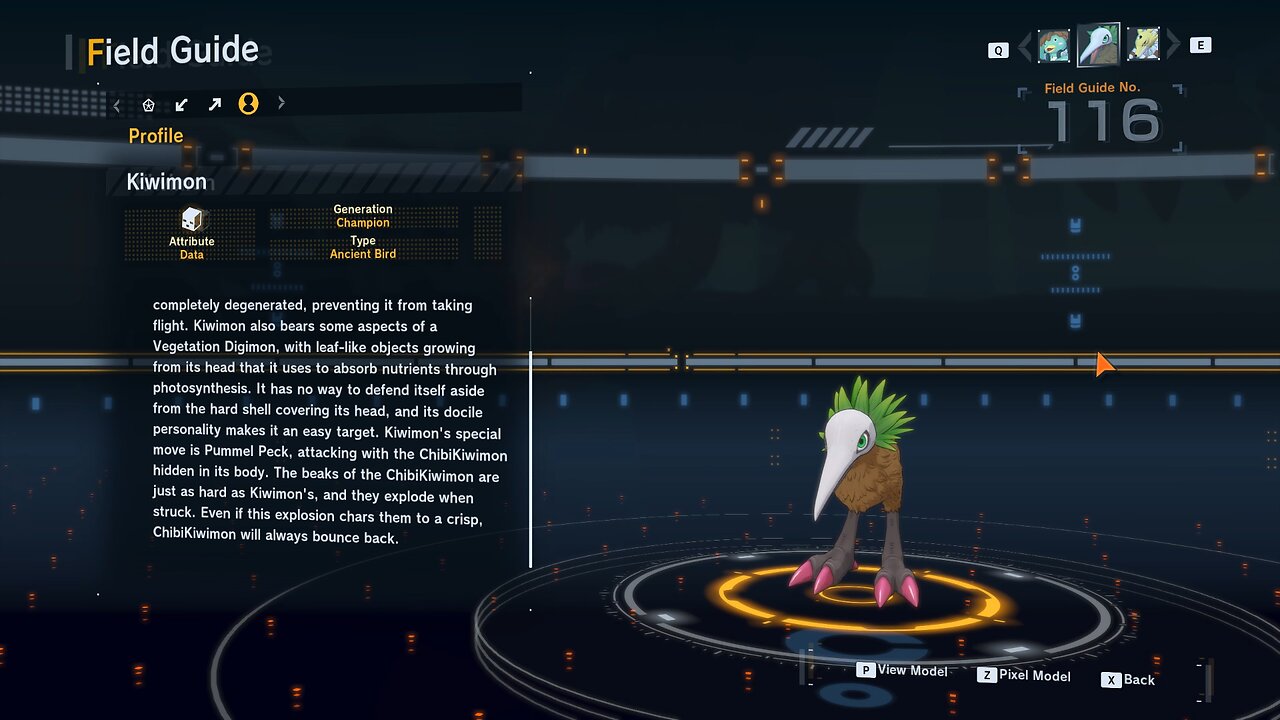Go to previous entry with left portrait arrow
The height and width of the screenshot is (720, 1280).
1024,46
